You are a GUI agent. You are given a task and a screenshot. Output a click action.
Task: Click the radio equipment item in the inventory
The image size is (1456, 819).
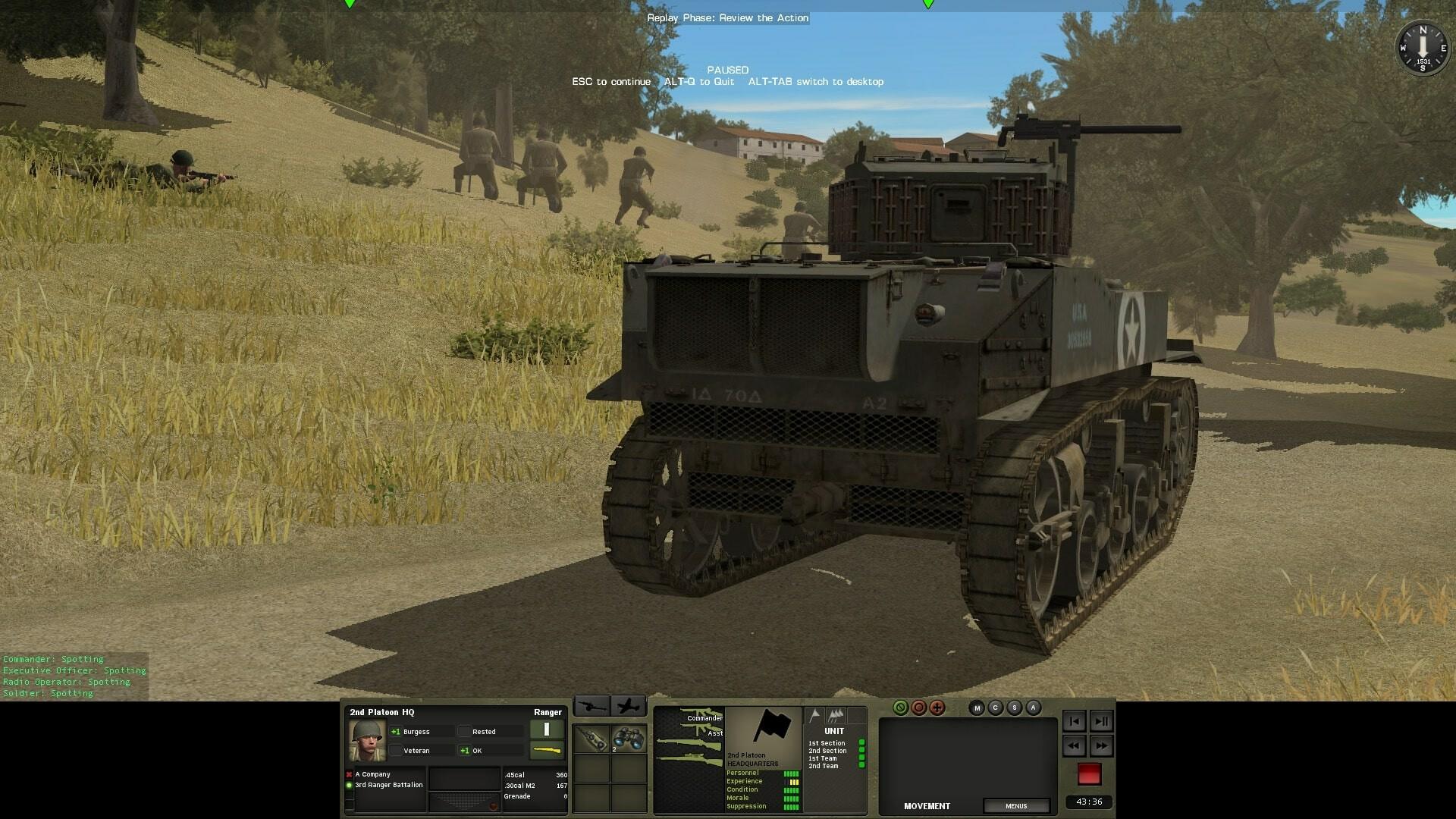593,740
